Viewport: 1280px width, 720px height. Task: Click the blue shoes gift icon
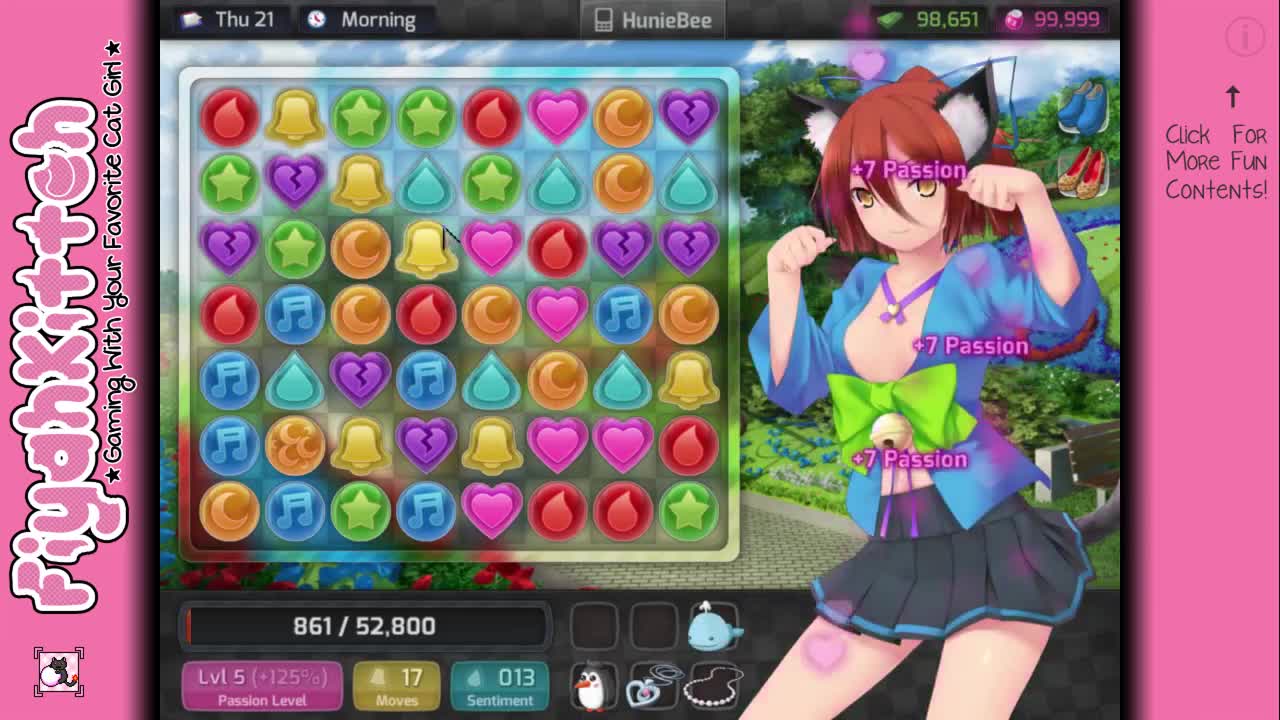click(x=1081, y=107)
